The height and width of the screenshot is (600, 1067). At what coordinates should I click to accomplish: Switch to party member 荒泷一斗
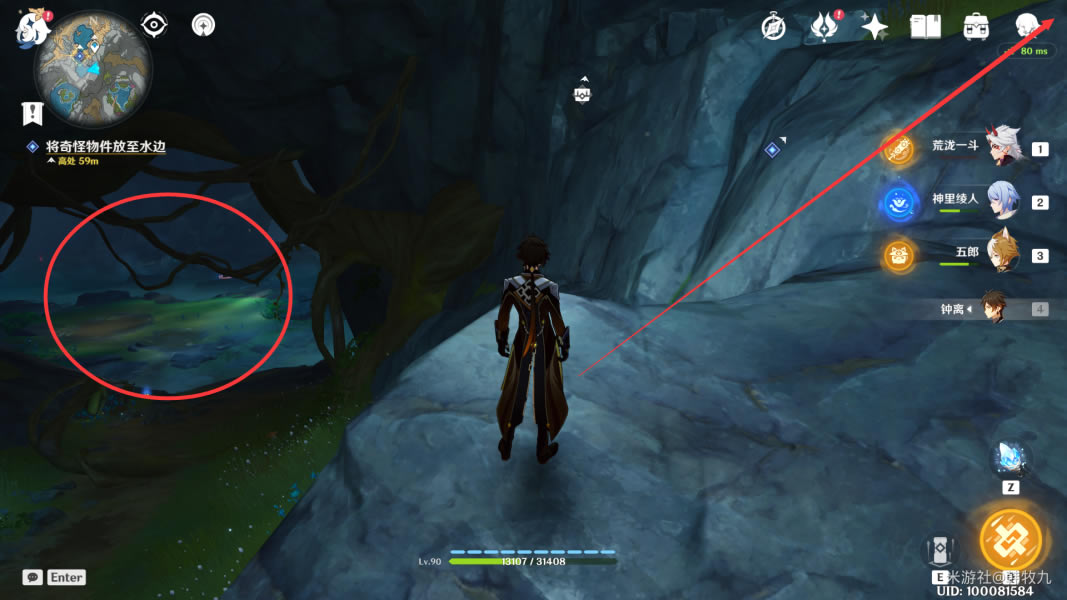(x=1005, y=147)
